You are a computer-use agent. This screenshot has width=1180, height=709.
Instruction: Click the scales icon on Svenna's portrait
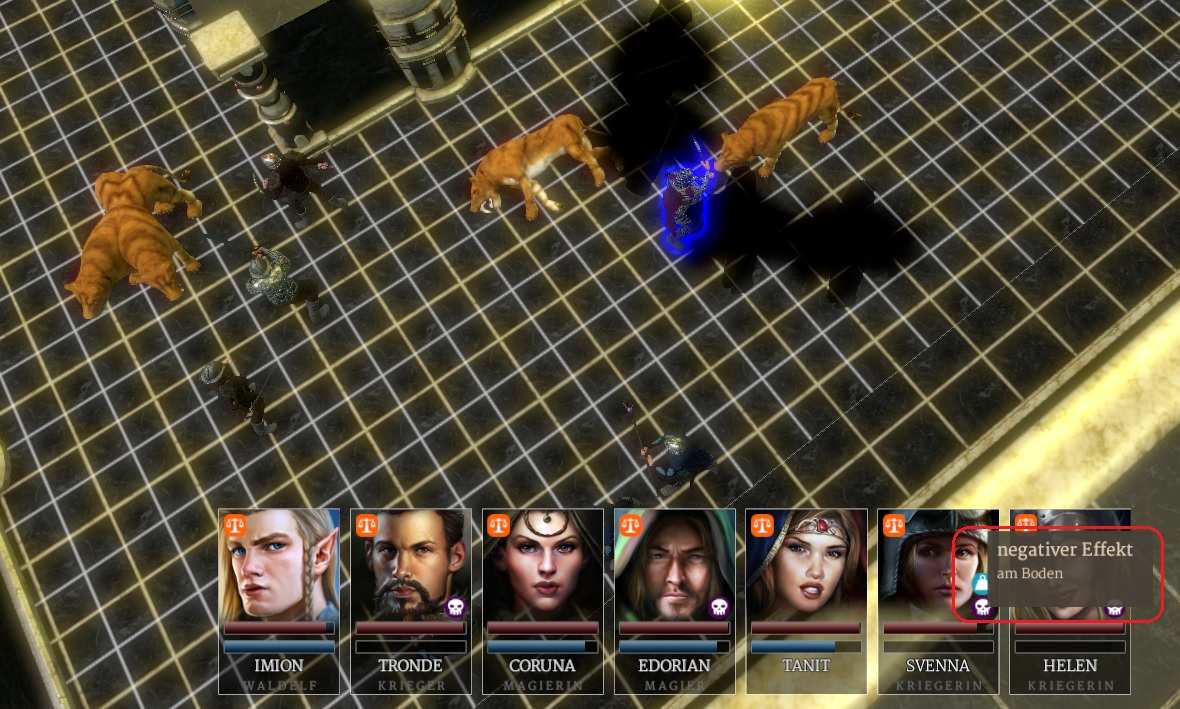pos(895,524)
